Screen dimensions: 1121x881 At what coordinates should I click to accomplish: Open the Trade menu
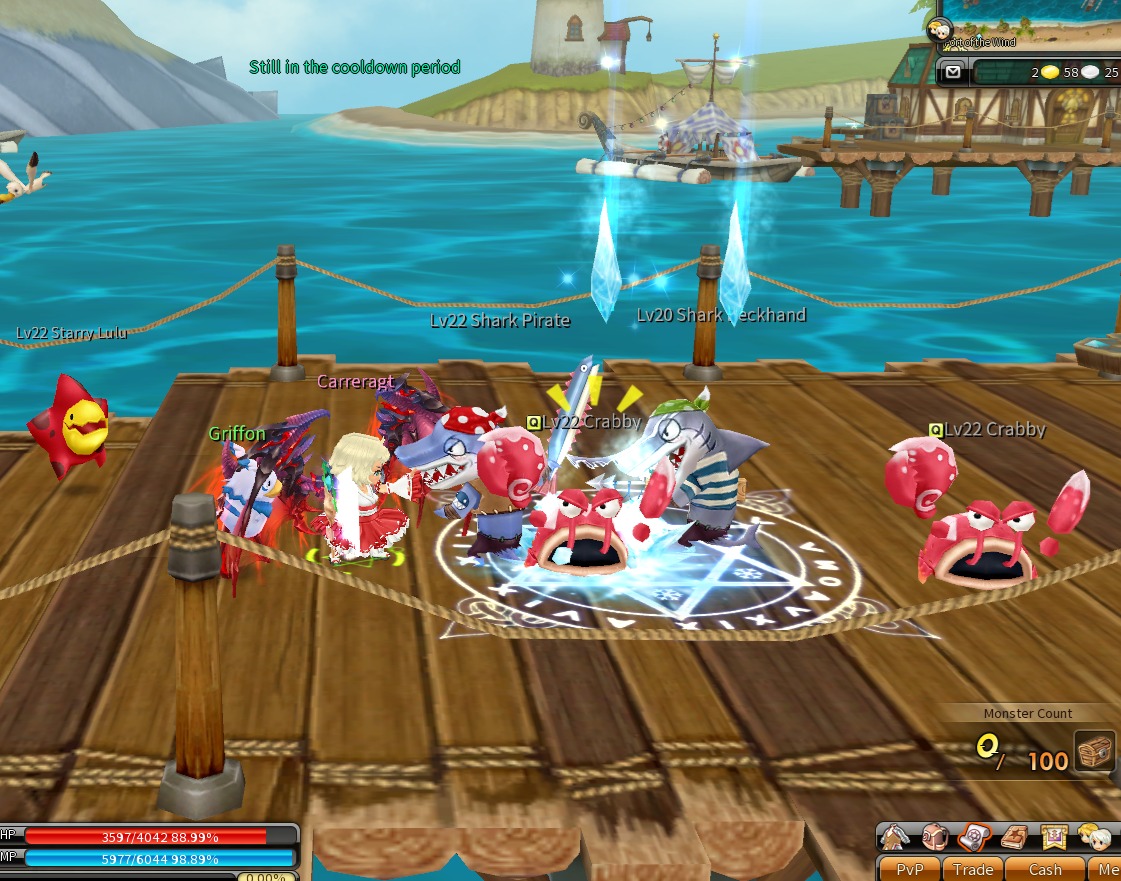972,869
